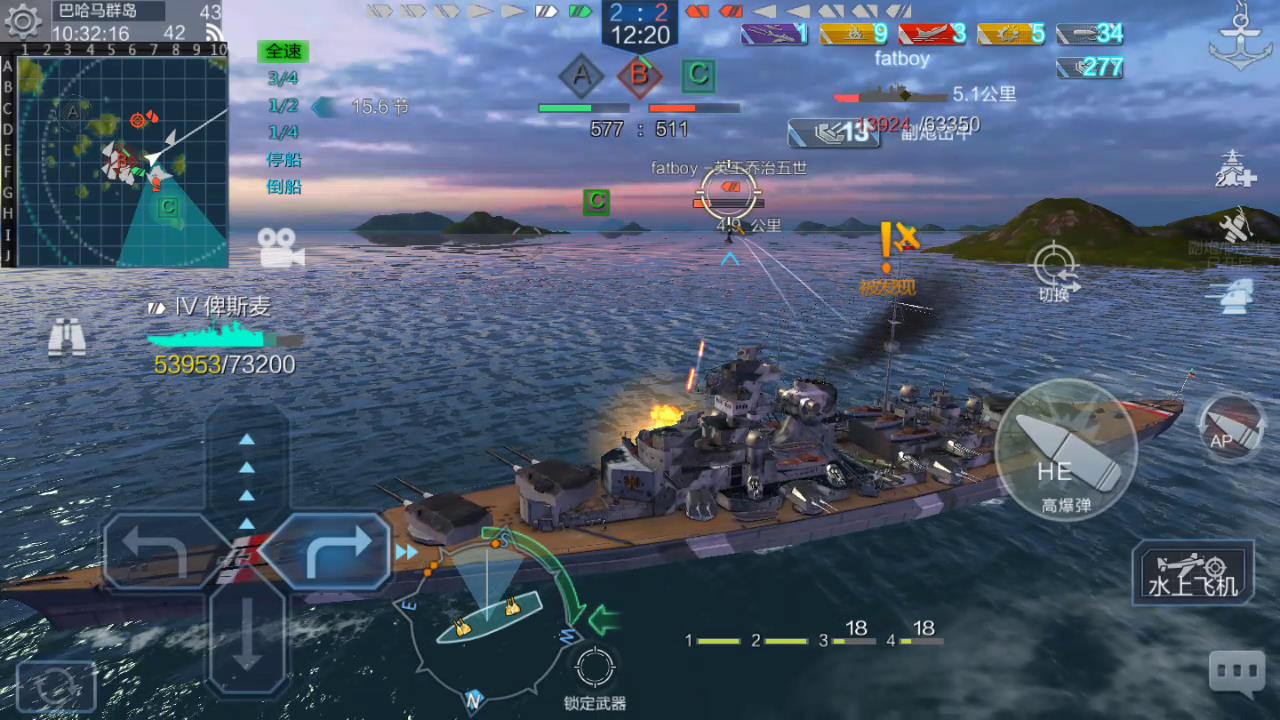Open the chat bubble panel

coord(1237,673)
